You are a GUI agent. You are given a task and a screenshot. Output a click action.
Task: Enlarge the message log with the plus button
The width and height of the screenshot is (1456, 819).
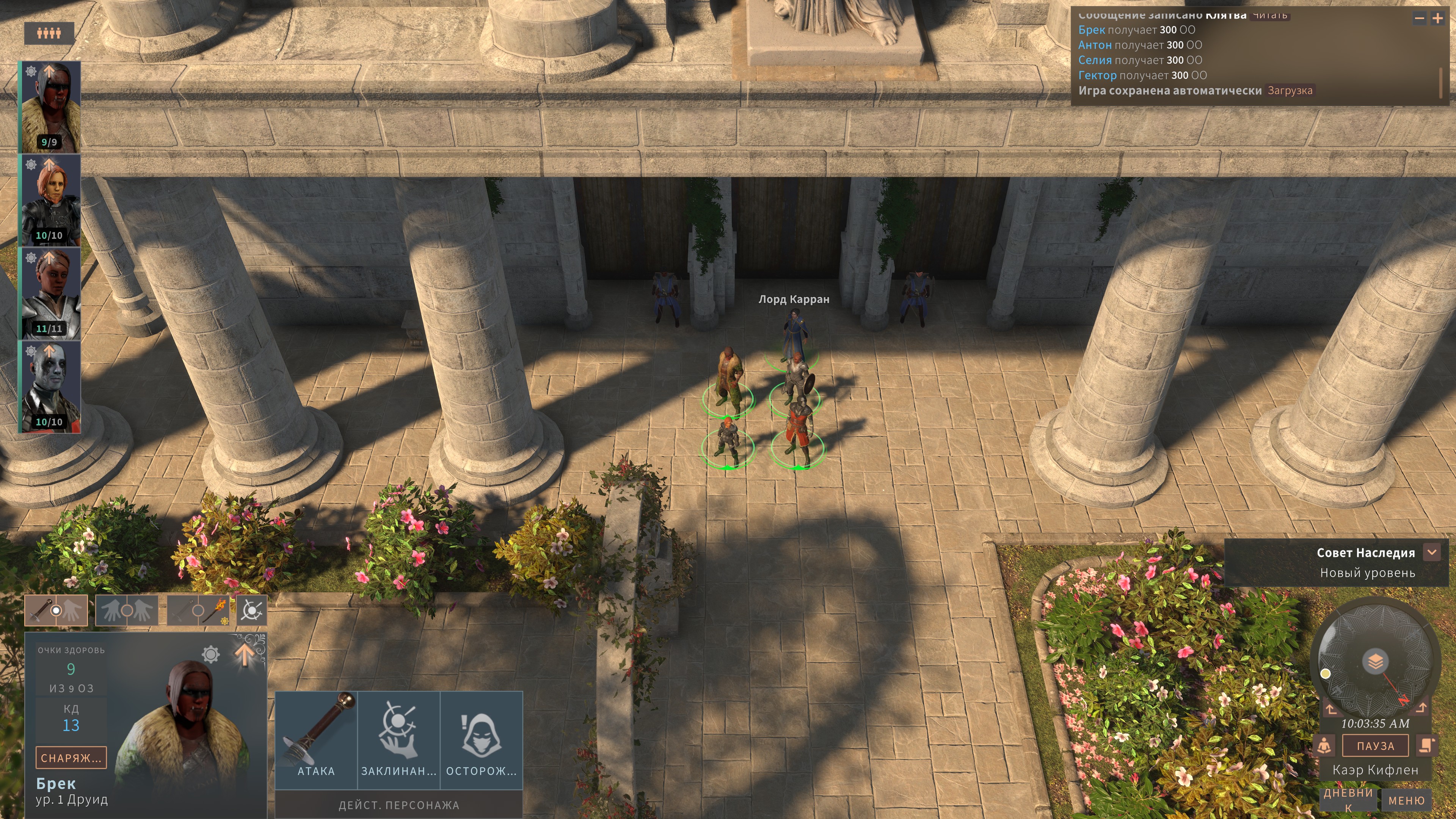pyautogui.click(x=1437, y=18)
